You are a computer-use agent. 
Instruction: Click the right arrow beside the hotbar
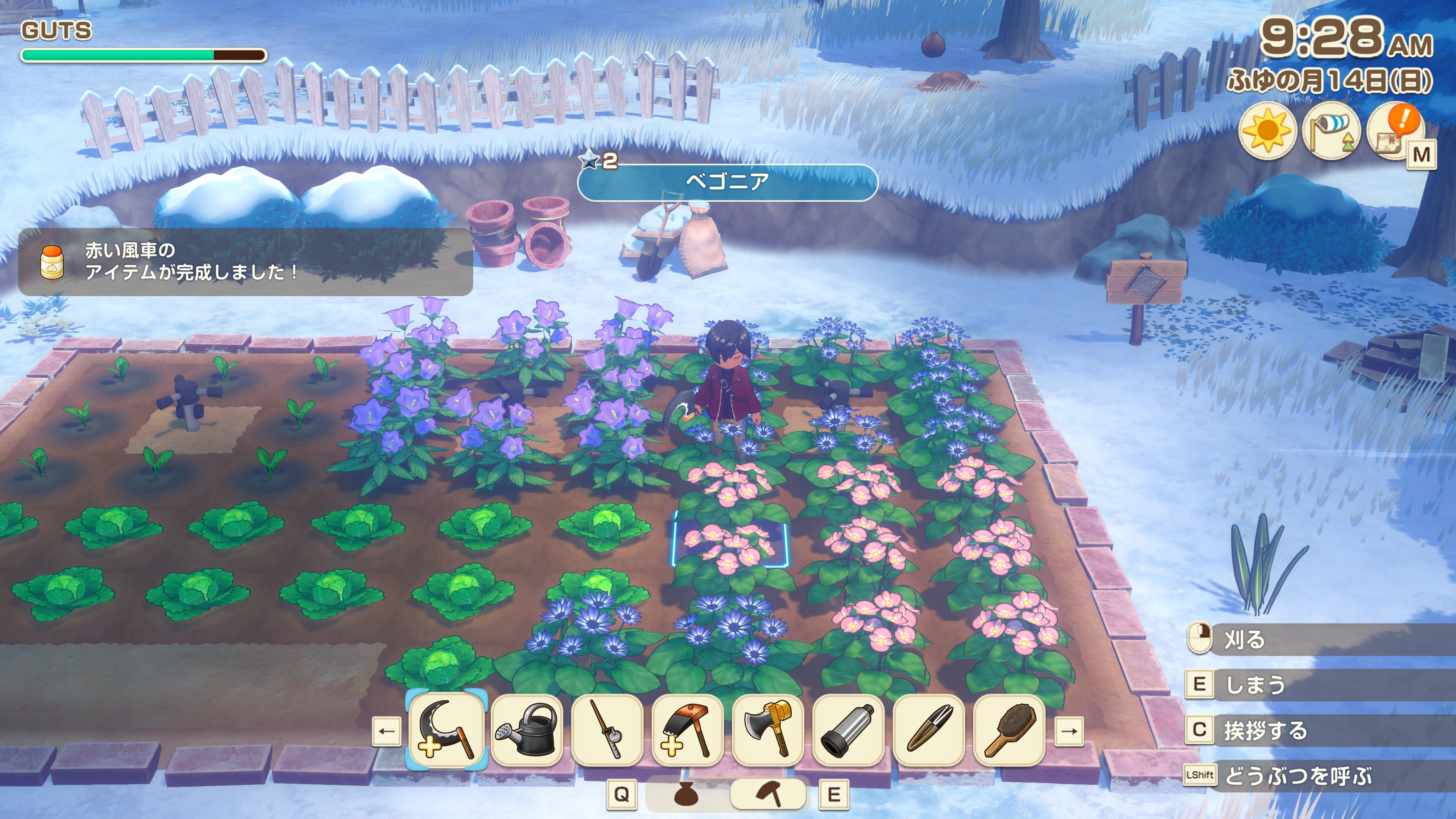point(1069,731)
